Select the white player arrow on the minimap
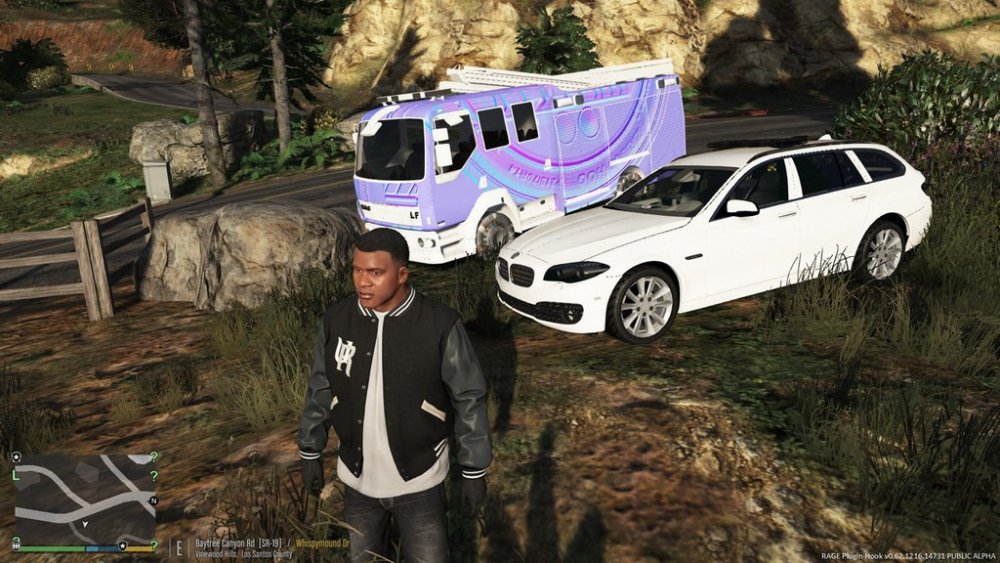Viewport: 1000px width, 563px height. pyautogui.click(x=84, y=524)
